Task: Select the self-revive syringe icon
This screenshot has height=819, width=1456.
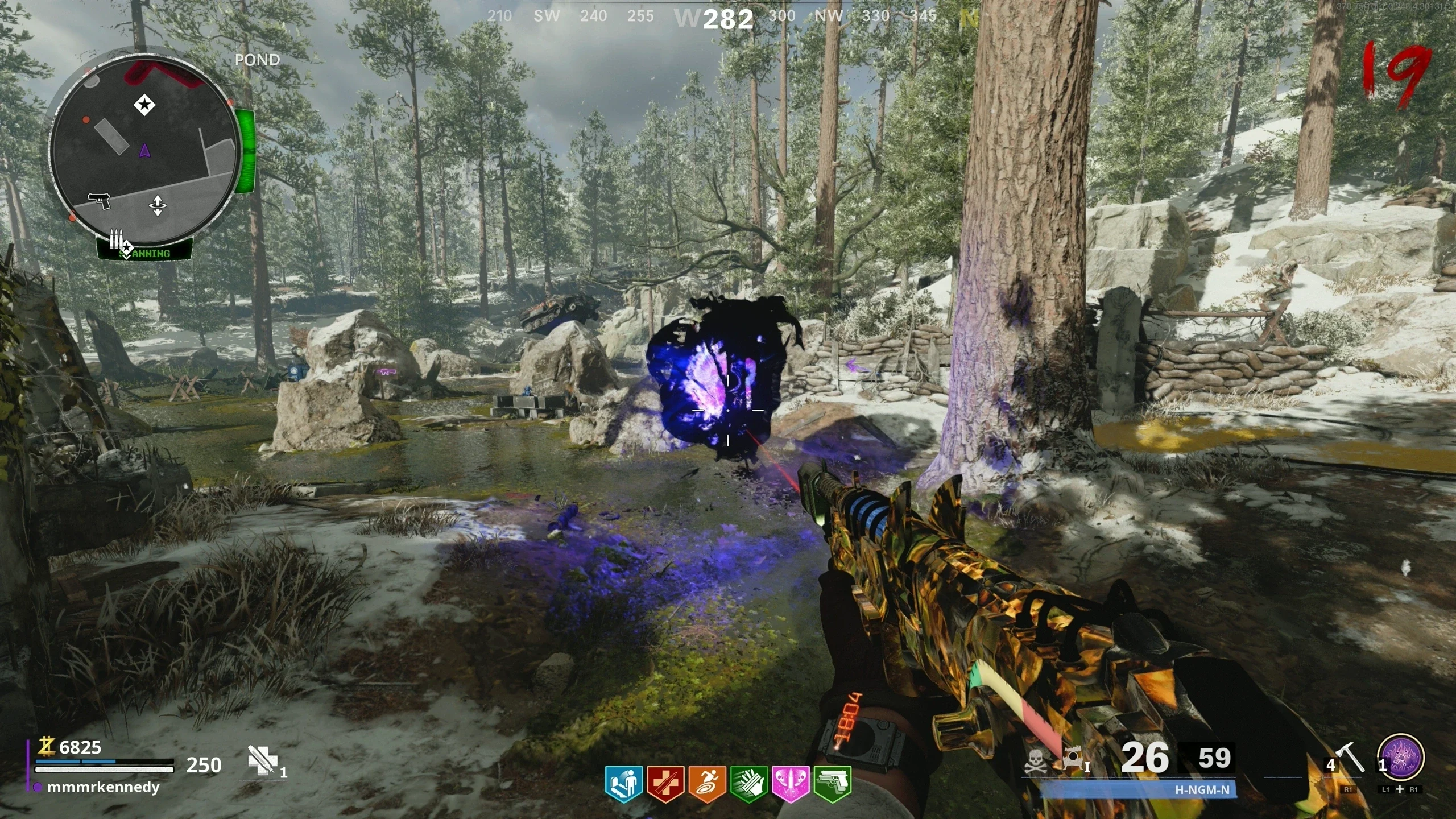Action: coord(263,760)
